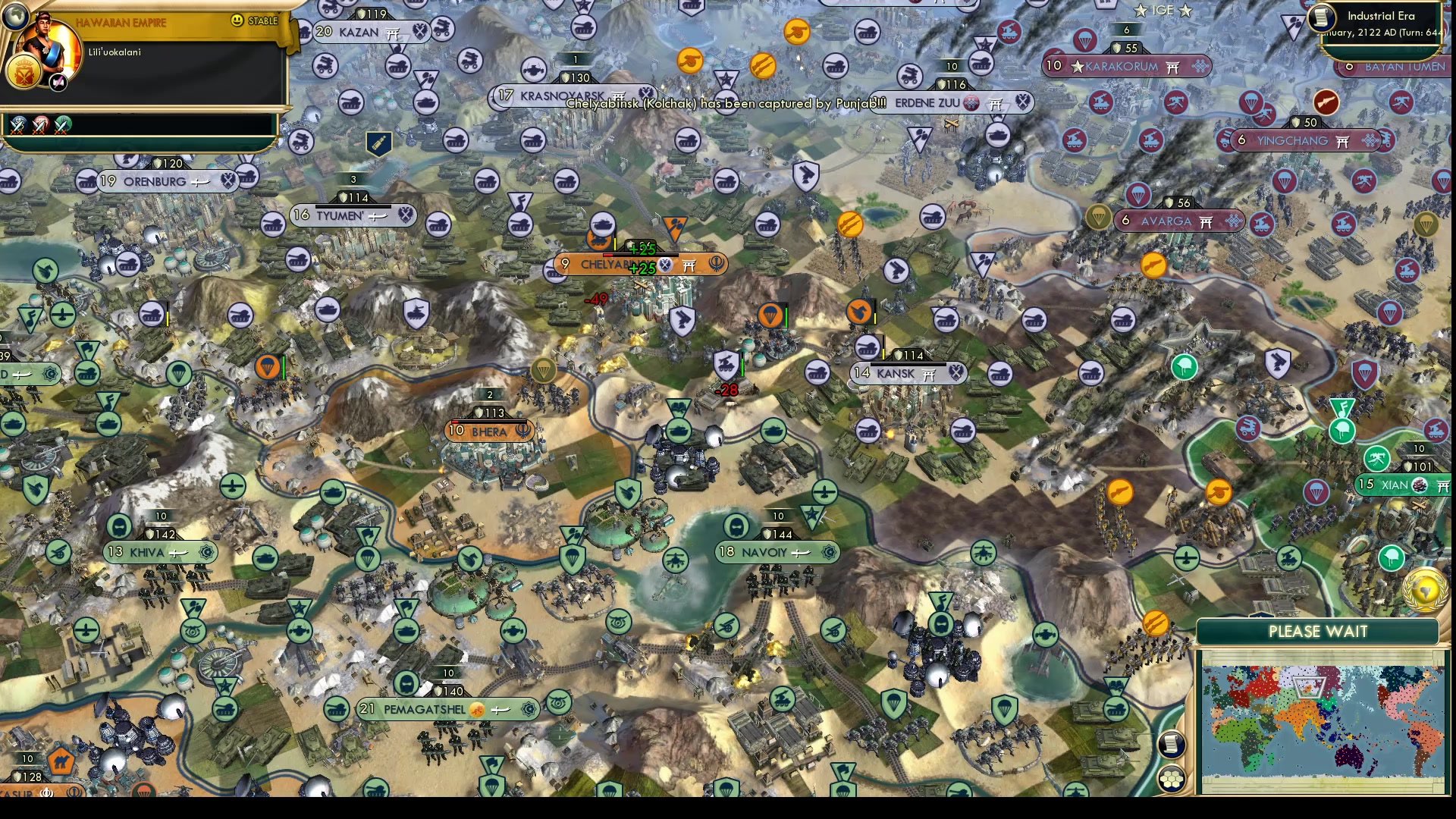The width and height of the screenshot is (1456, 819).
Task: Click the religion symbol on Bhera's banner
Action: coord(522,431)
